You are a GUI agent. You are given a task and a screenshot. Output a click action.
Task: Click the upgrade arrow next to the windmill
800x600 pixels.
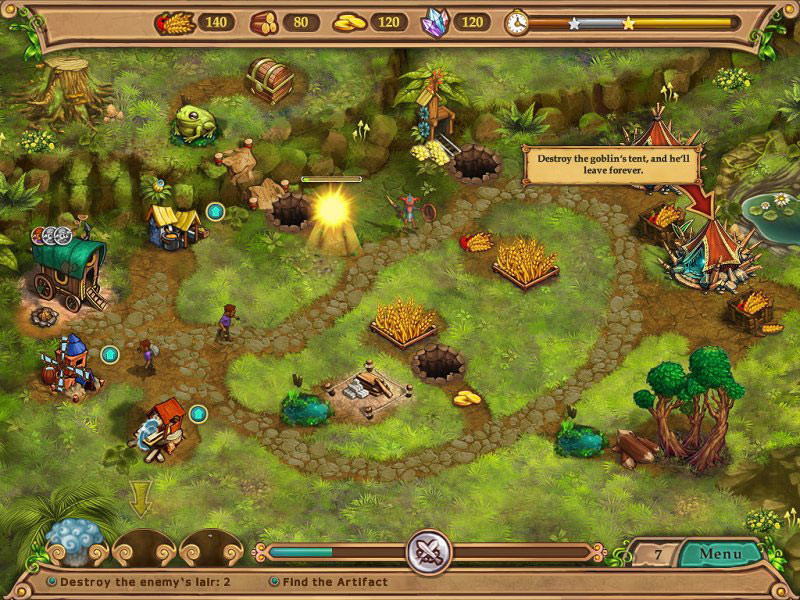[110, 354]
